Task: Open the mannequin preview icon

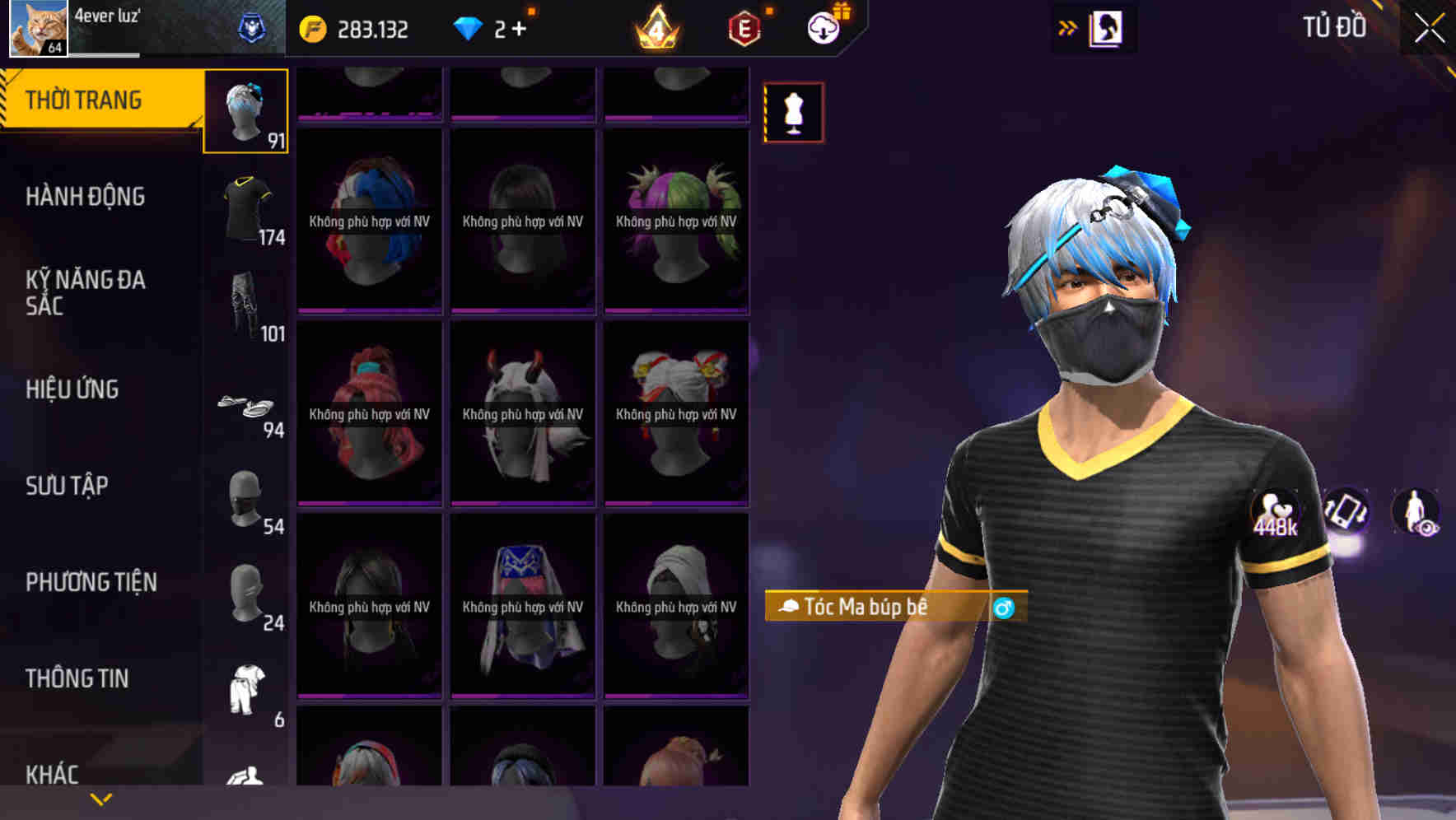Action: (793, 113)
